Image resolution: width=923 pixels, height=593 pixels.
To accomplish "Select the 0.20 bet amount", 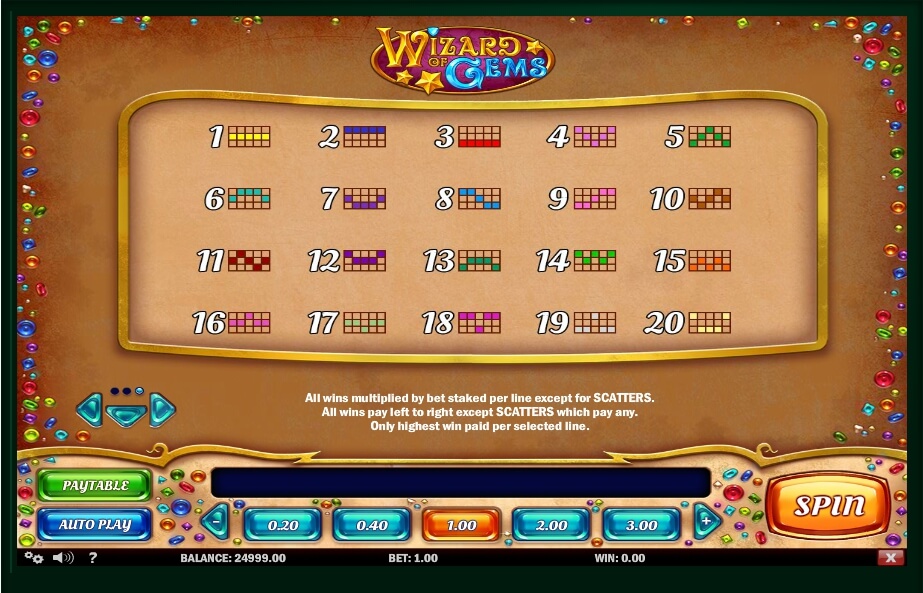I will click(284, 525).
